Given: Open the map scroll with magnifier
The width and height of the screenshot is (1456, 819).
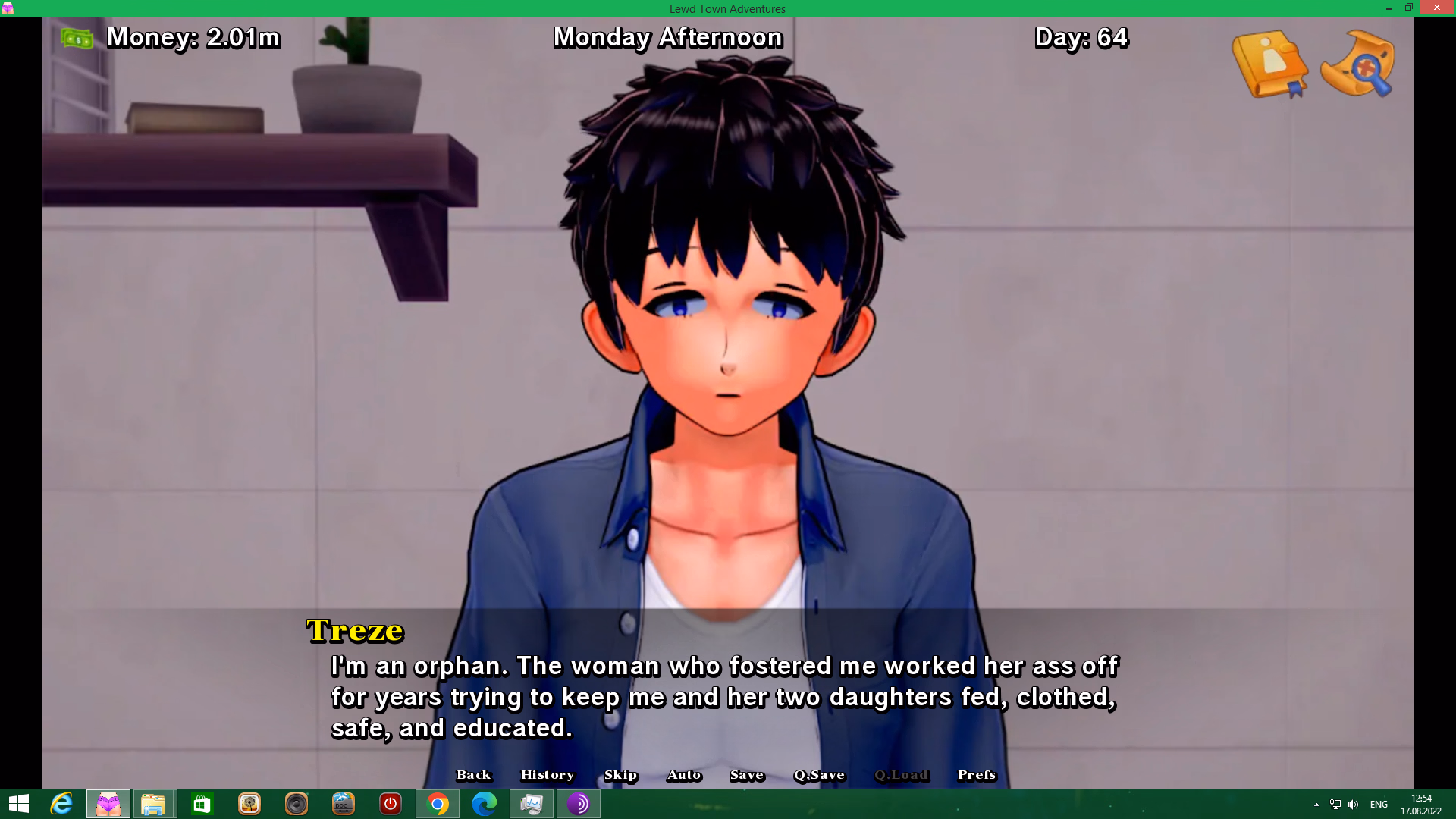Looking at the screenshot, I should [x=1357, y=64].
